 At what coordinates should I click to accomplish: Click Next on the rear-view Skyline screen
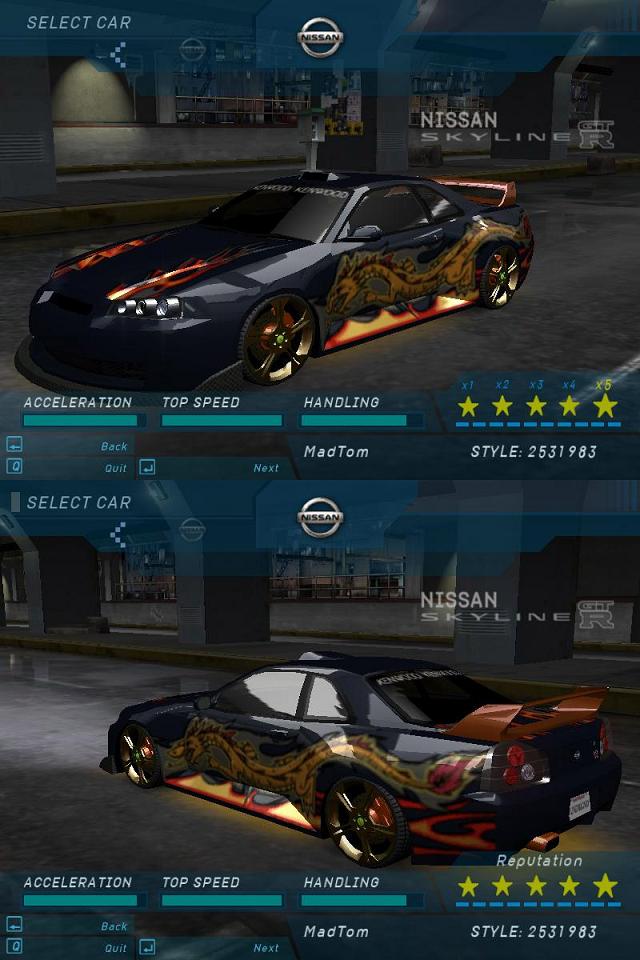[x=266, y=947]
